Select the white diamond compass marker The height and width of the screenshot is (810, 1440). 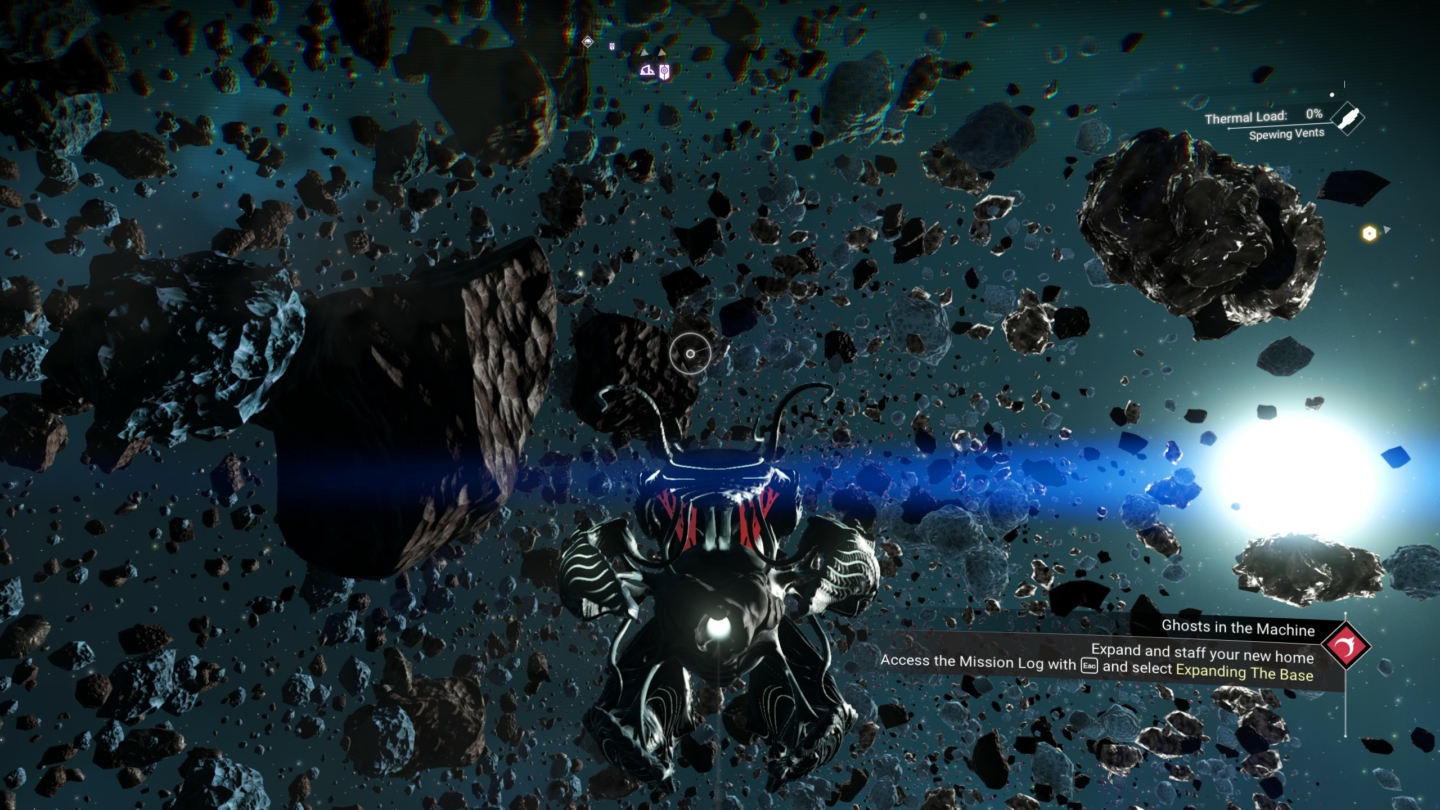pyautogui.click(x=588, y=42)
